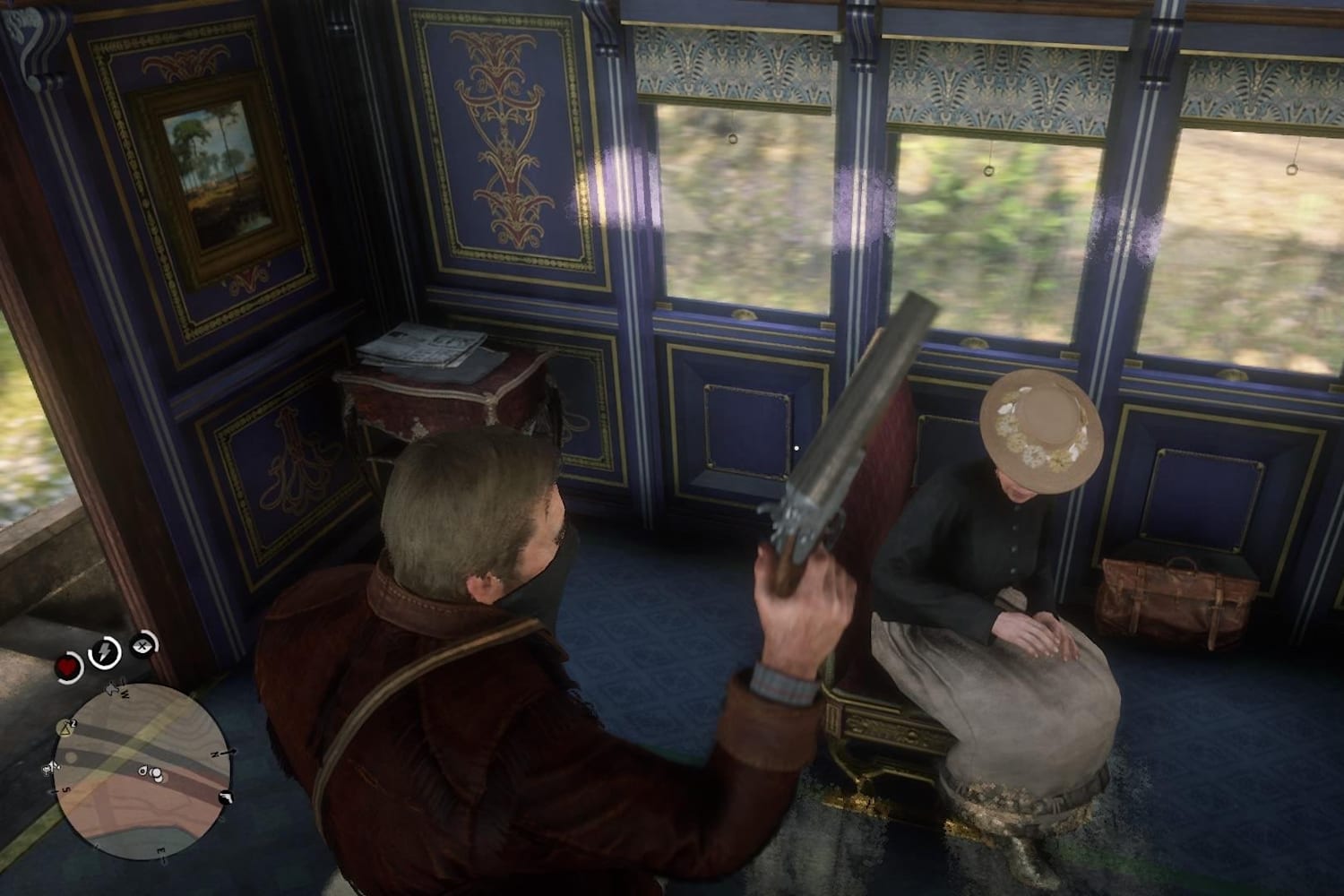Viewport: 1344px width, 896px height.
Task: Select the horse marker on the minimap edge
Action: pyautogui.click(x=52, y=766)
